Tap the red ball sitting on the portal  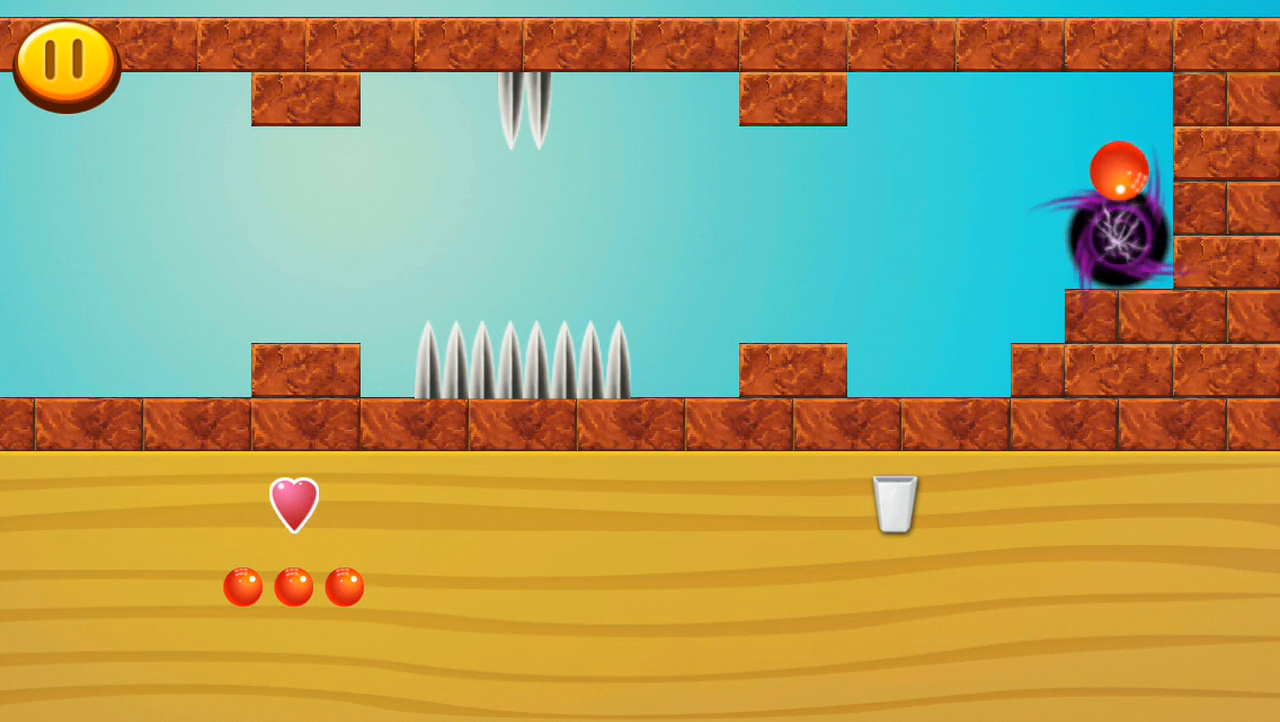[x=1120, y=170]
